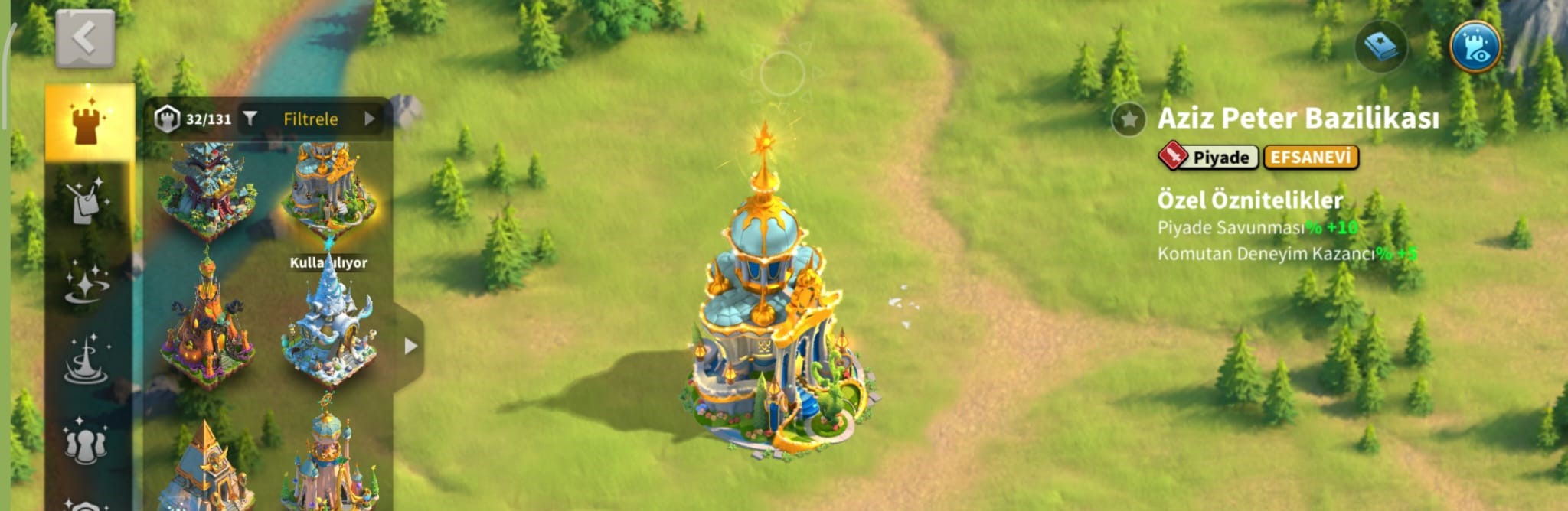Open the blue book collection icon
The image size is (1568, 511).
coord(1380,47)
